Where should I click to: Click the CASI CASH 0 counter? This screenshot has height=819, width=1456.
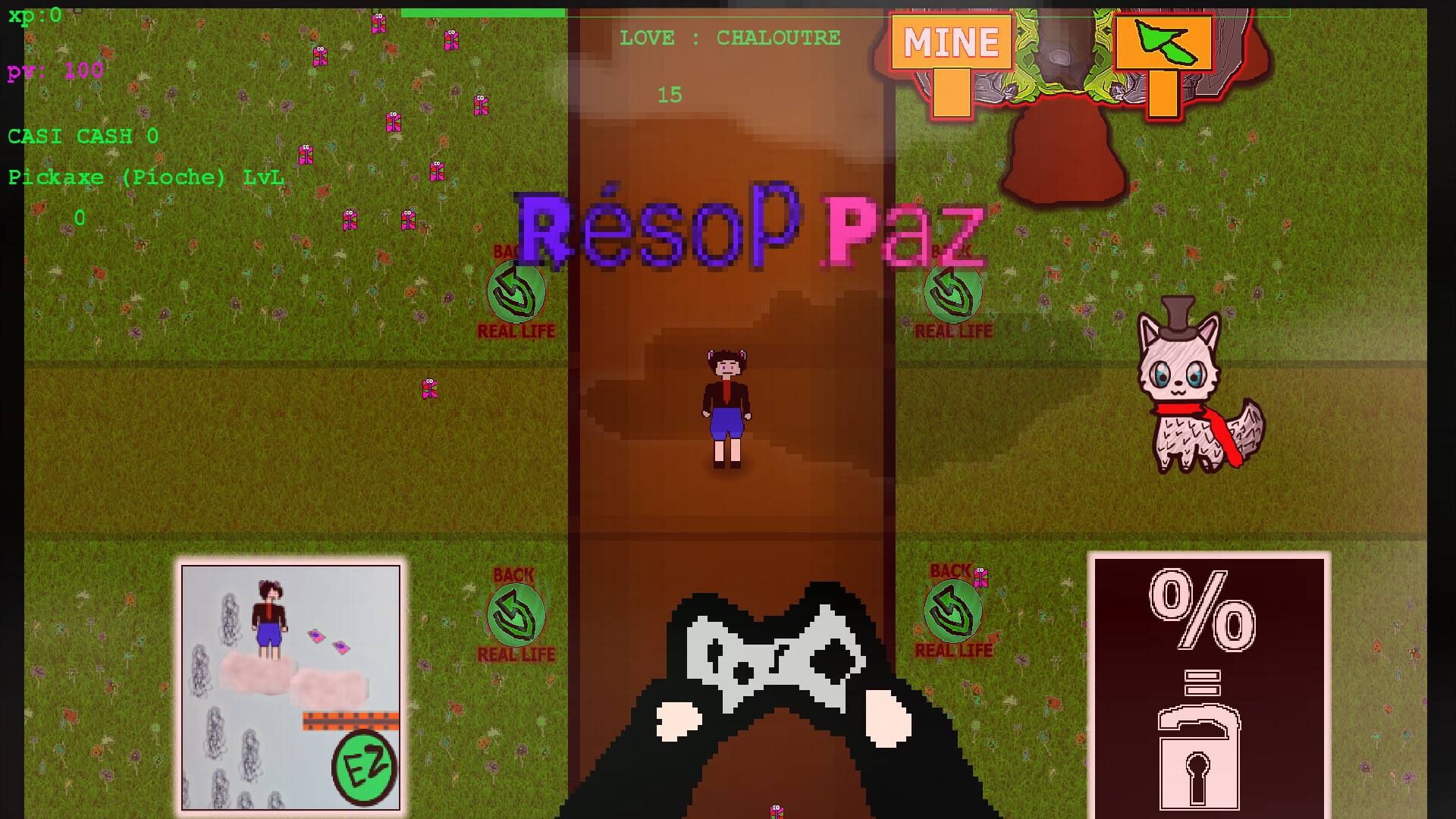coord(82,136)
